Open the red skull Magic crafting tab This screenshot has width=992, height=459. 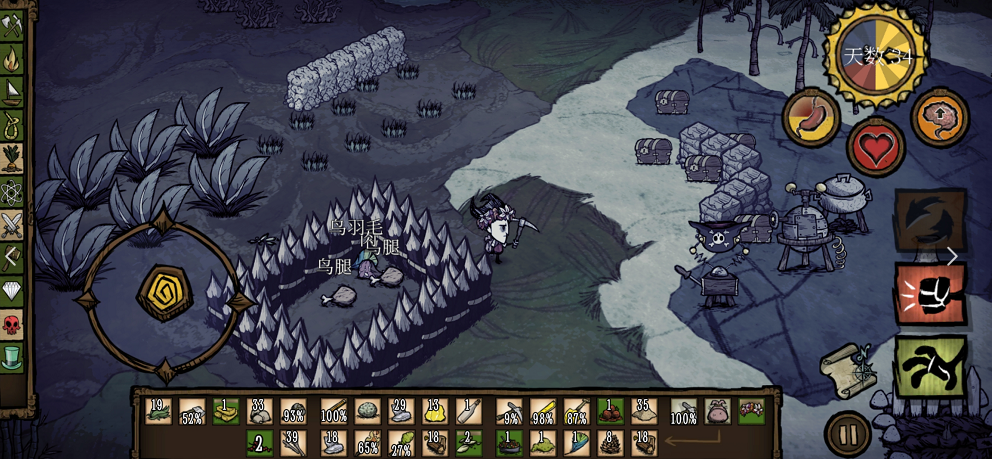click(x=11, y=323)
